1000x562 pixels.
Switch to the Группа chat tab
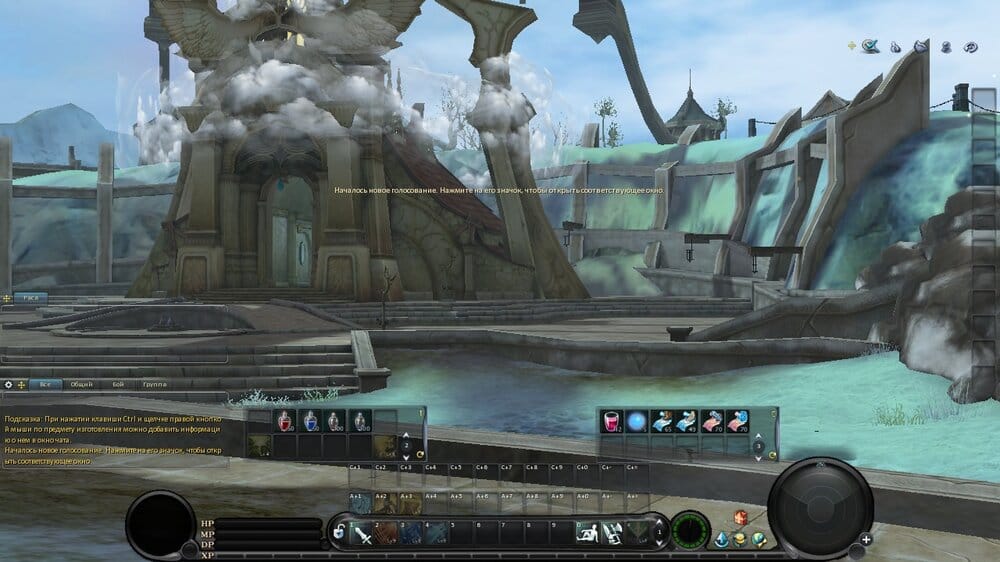pos(154,384)
